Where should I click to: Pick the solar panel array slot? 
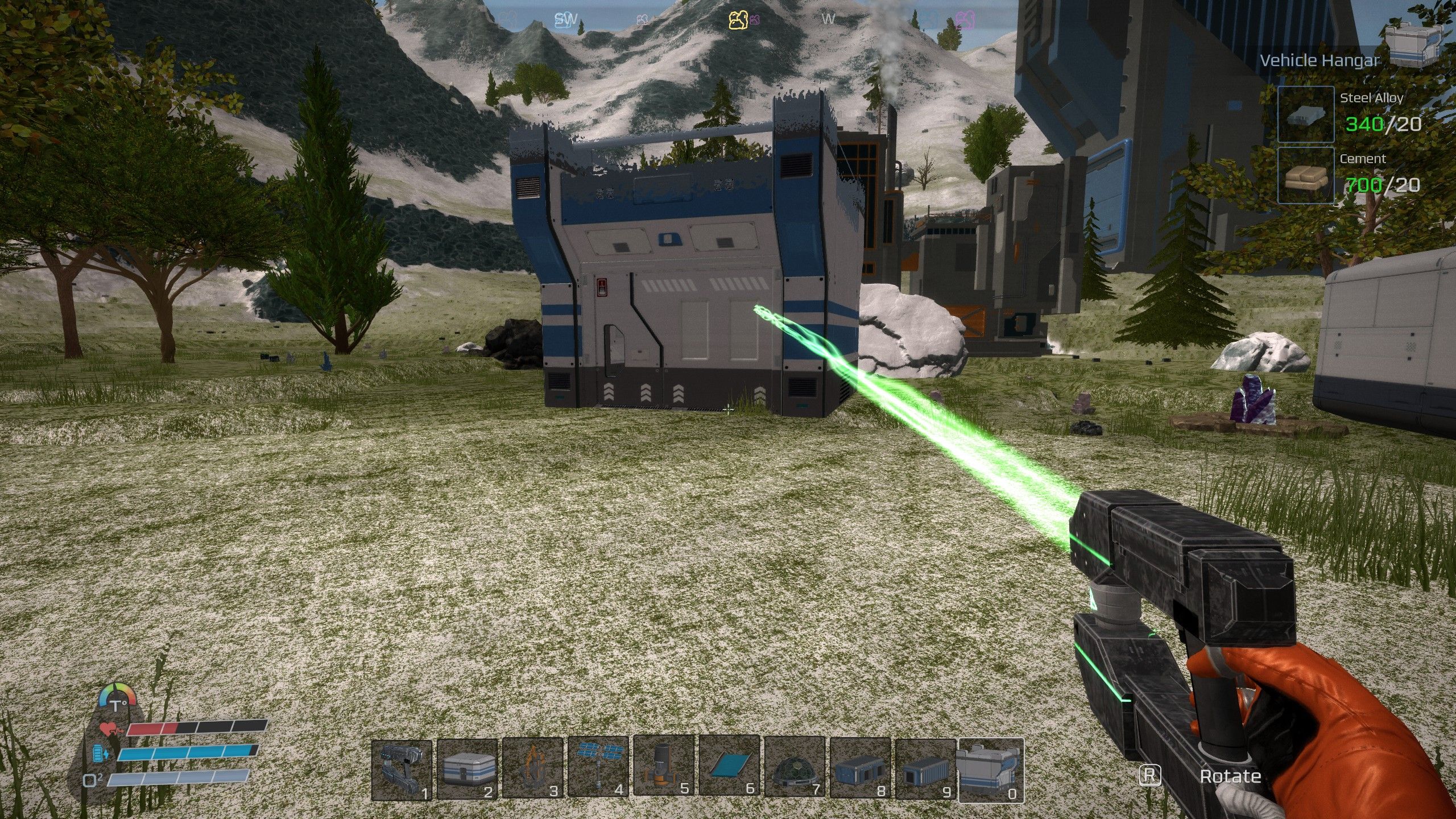[598, 770]
